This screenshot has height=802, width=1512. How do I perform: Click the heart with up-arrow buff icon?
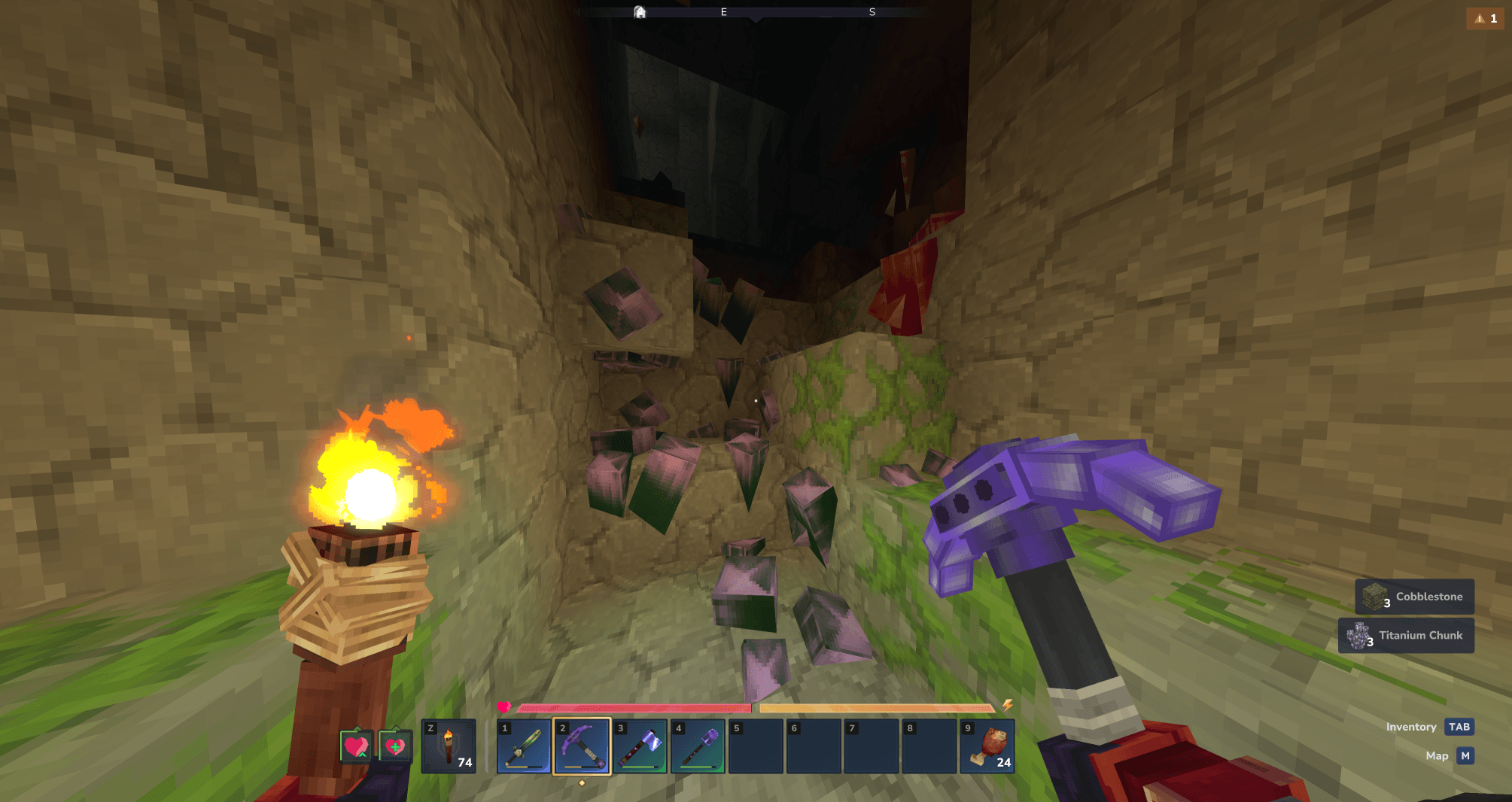pos(356,746)
